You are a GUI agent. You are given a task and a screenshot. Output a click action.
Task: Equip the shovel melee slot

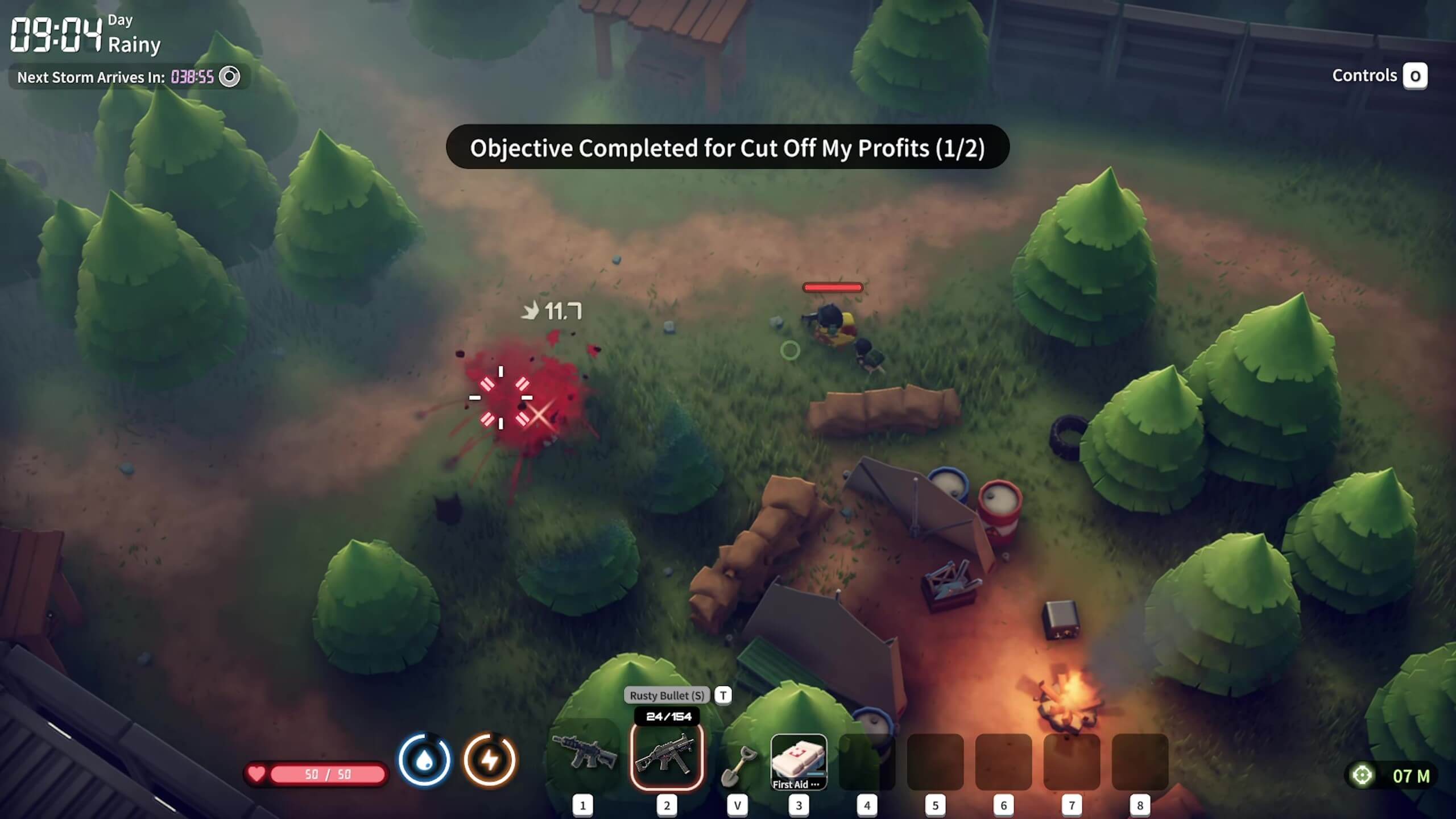pos(738,764)
